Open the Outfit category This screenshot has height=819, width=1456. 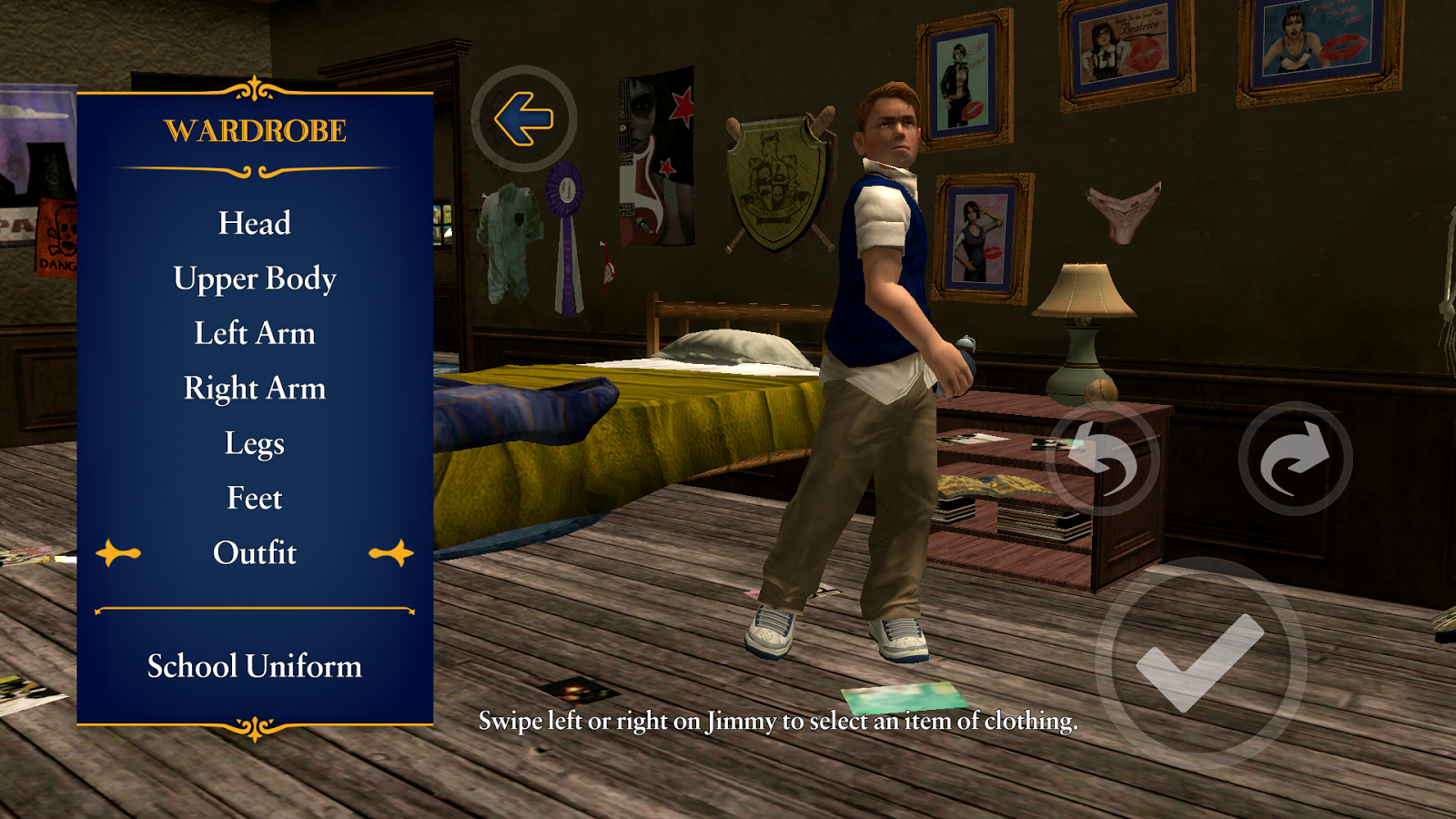(256, 552)
